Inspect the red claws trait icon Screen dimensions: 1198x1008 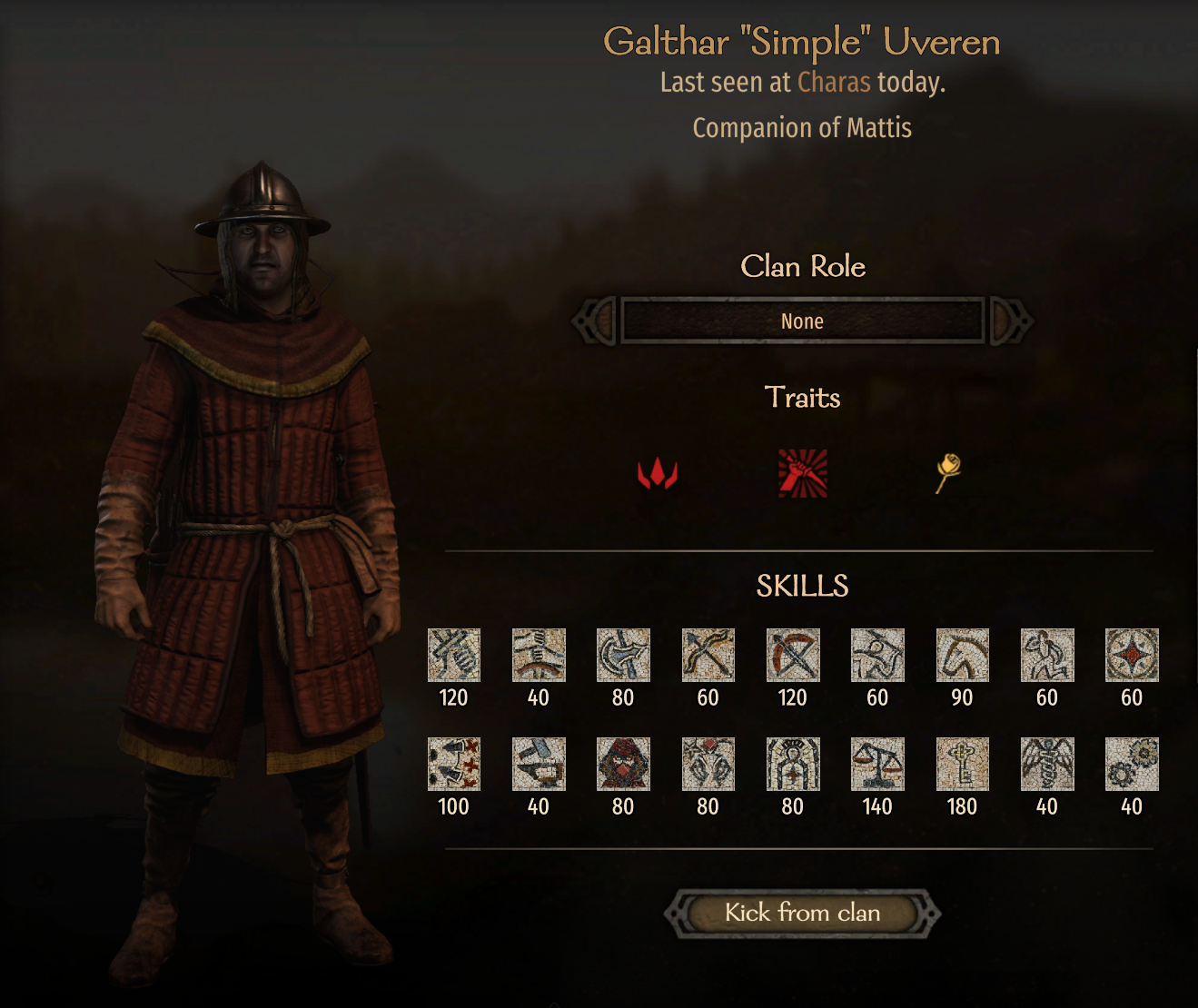pos(657,473)
